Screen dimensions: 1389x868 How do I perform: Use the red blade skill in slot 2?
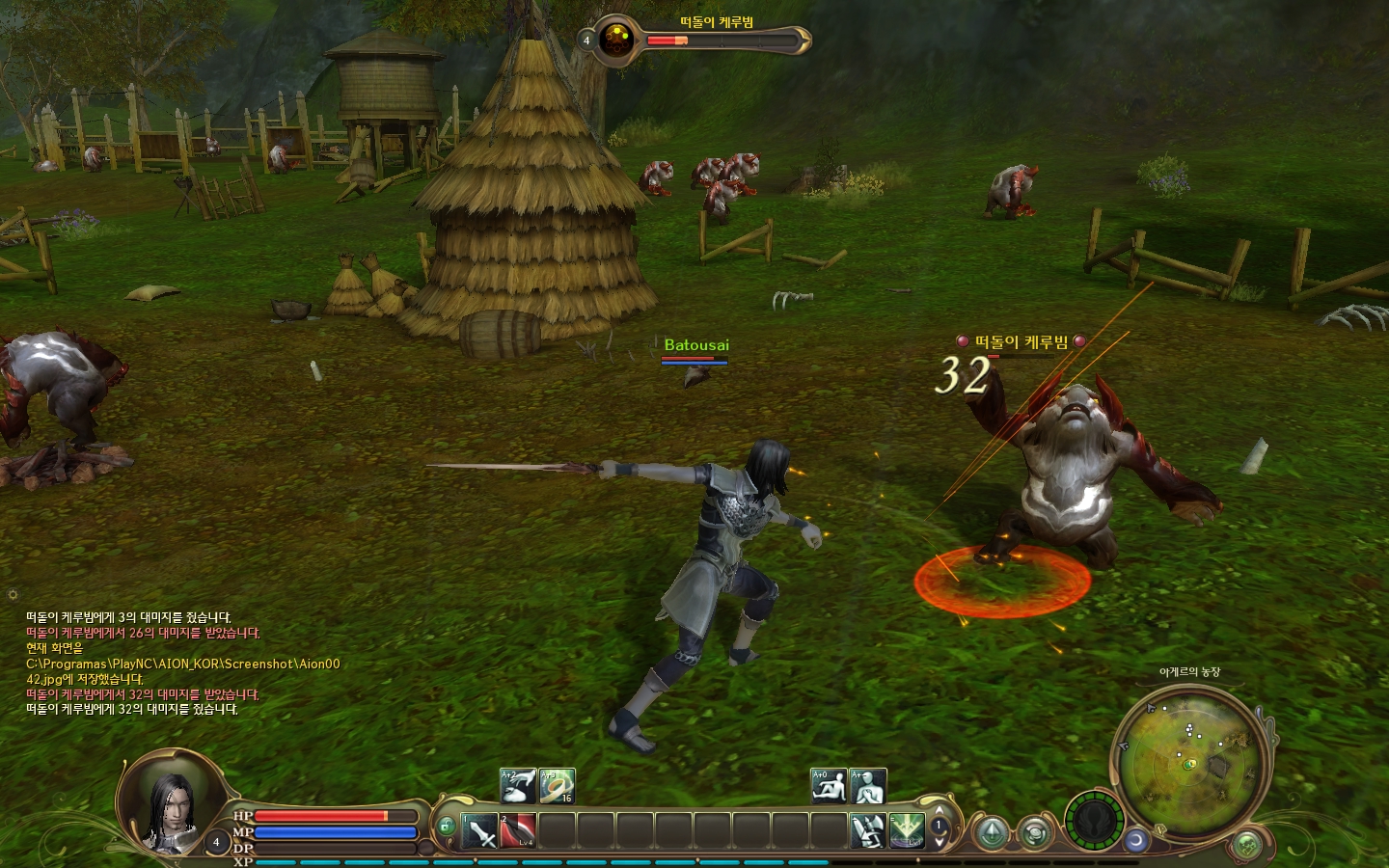[x=518, y=830]
